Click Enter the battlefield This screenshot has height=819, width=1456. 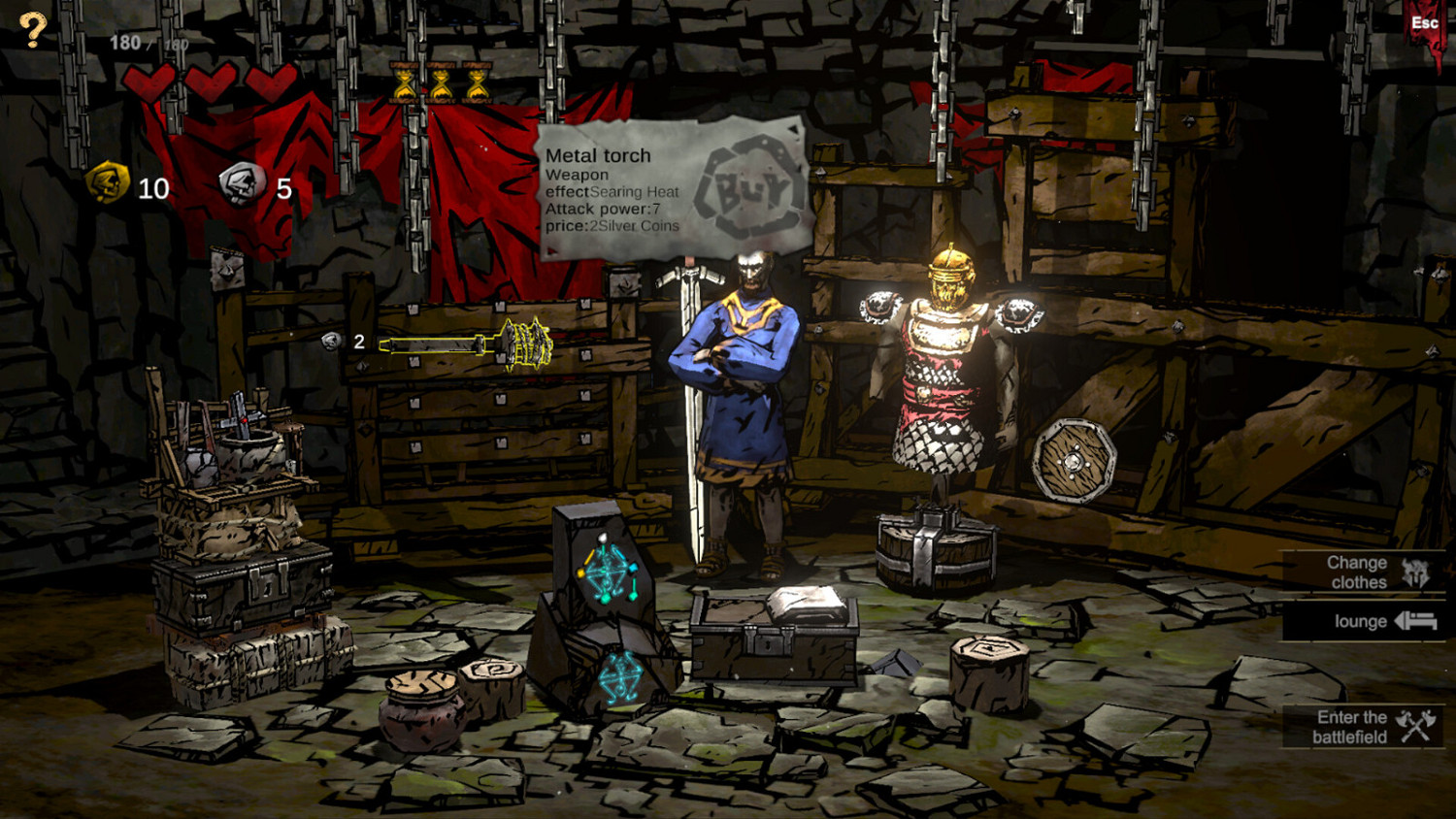pos(1351,726)
